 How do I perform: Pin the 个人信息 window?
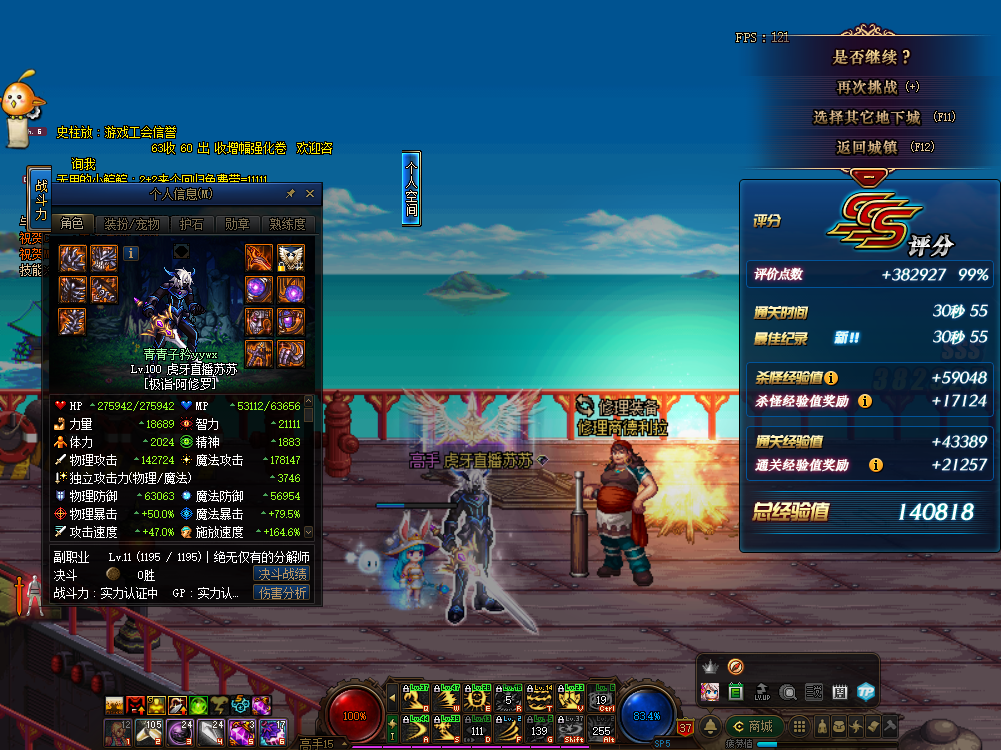(291, 194)
